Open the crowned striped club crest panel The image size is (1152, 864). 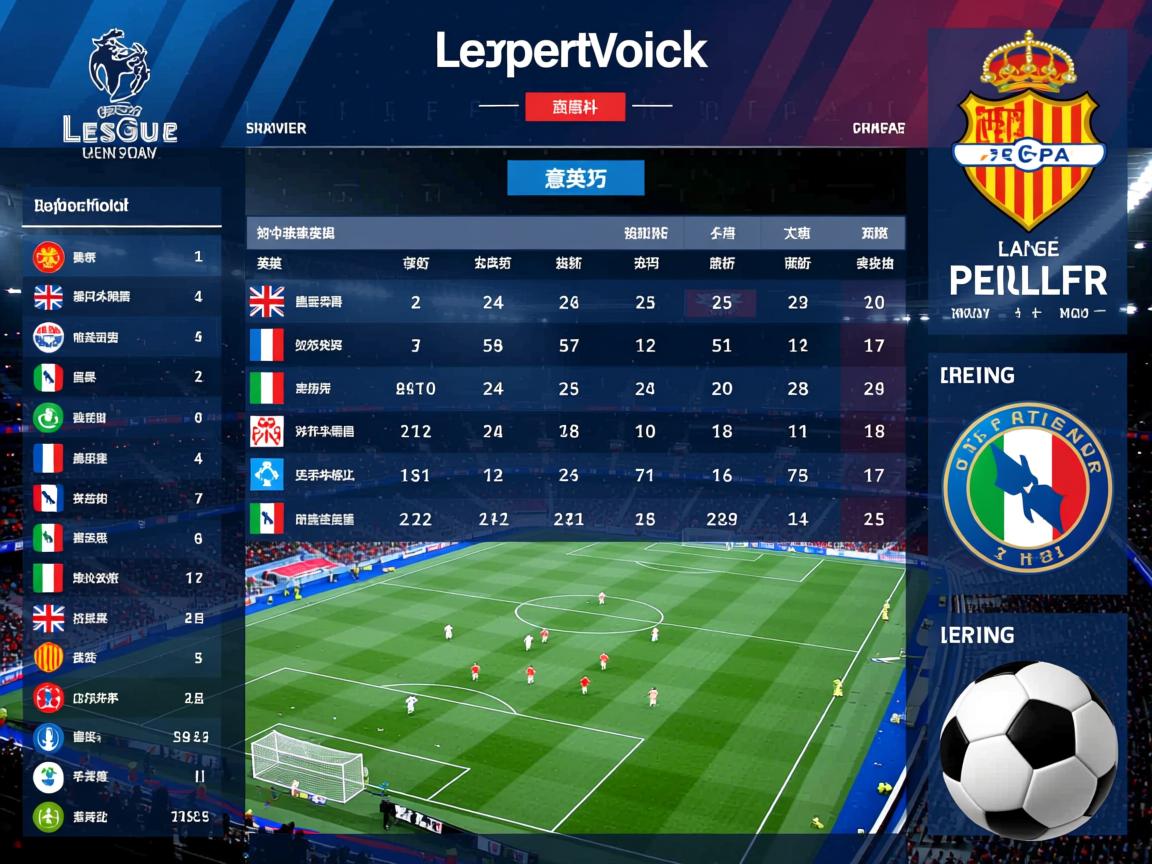(1027, 180)
